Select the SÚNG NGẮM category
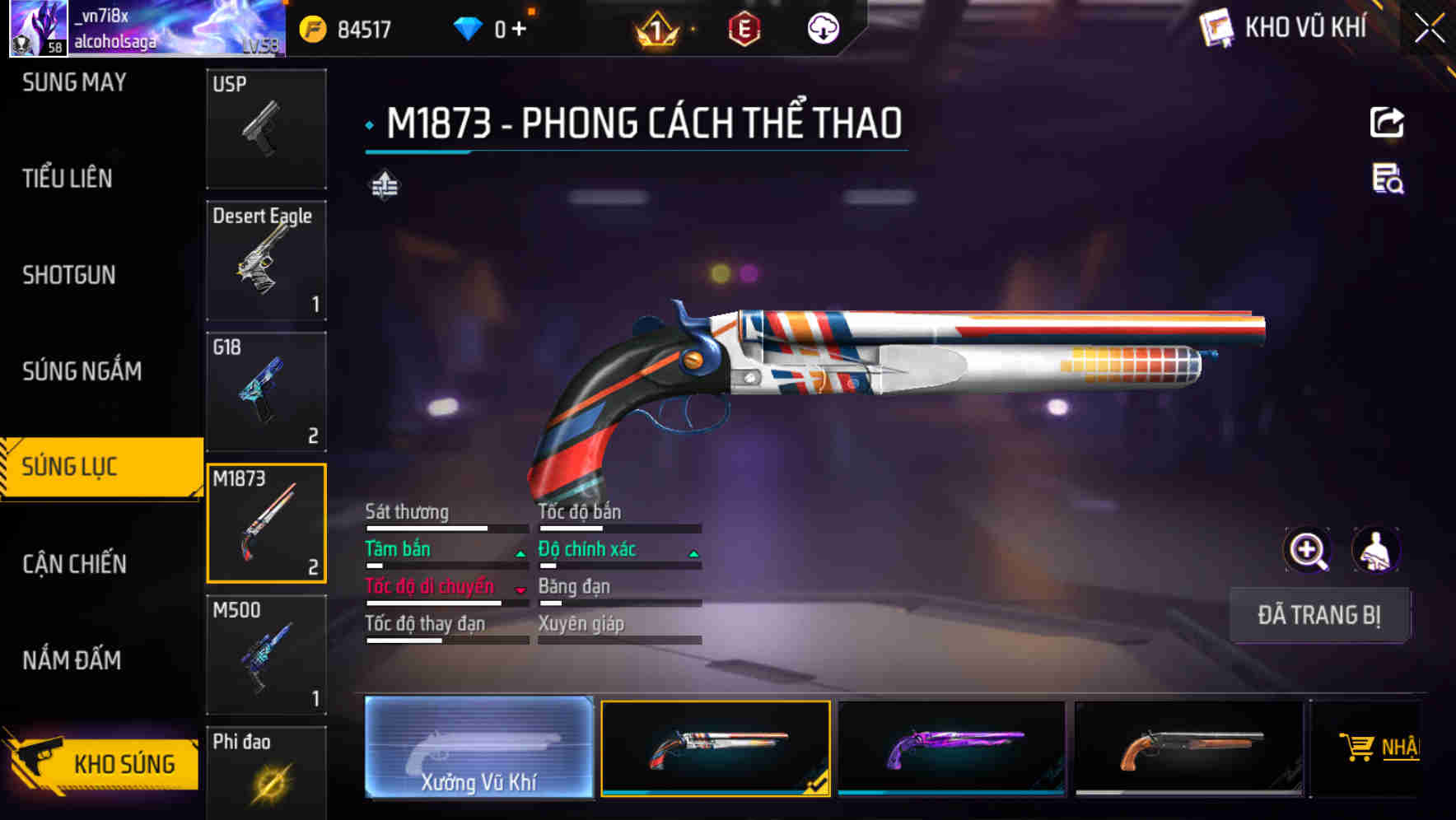The image size is (1456, 820). pos(82,371)
